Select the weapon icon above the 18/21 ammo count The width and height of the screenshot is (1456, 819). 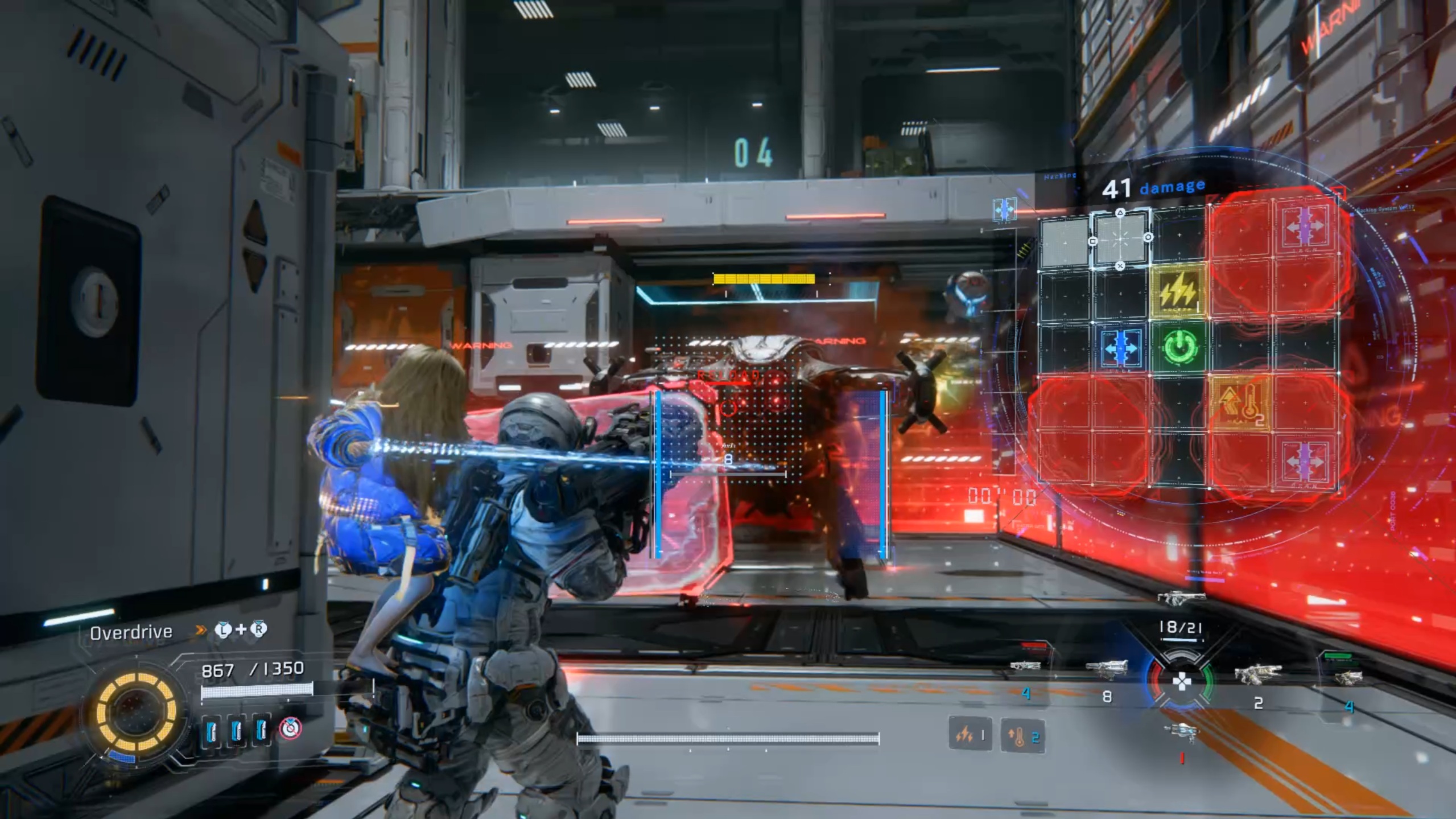coord(1181,598)
